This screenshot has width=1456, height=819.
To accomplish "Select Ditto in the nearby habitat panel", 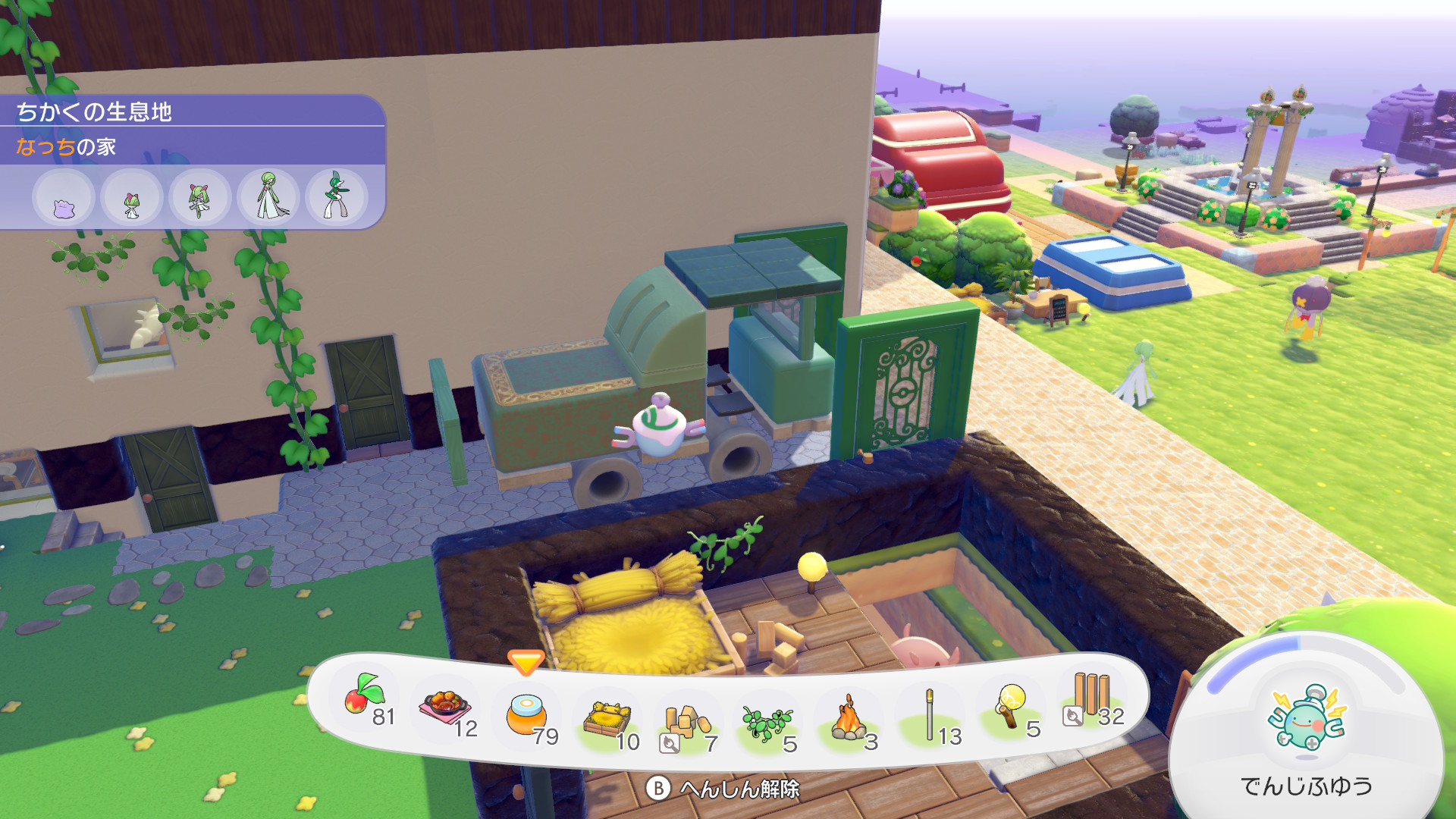I will (x=64, y=199).
